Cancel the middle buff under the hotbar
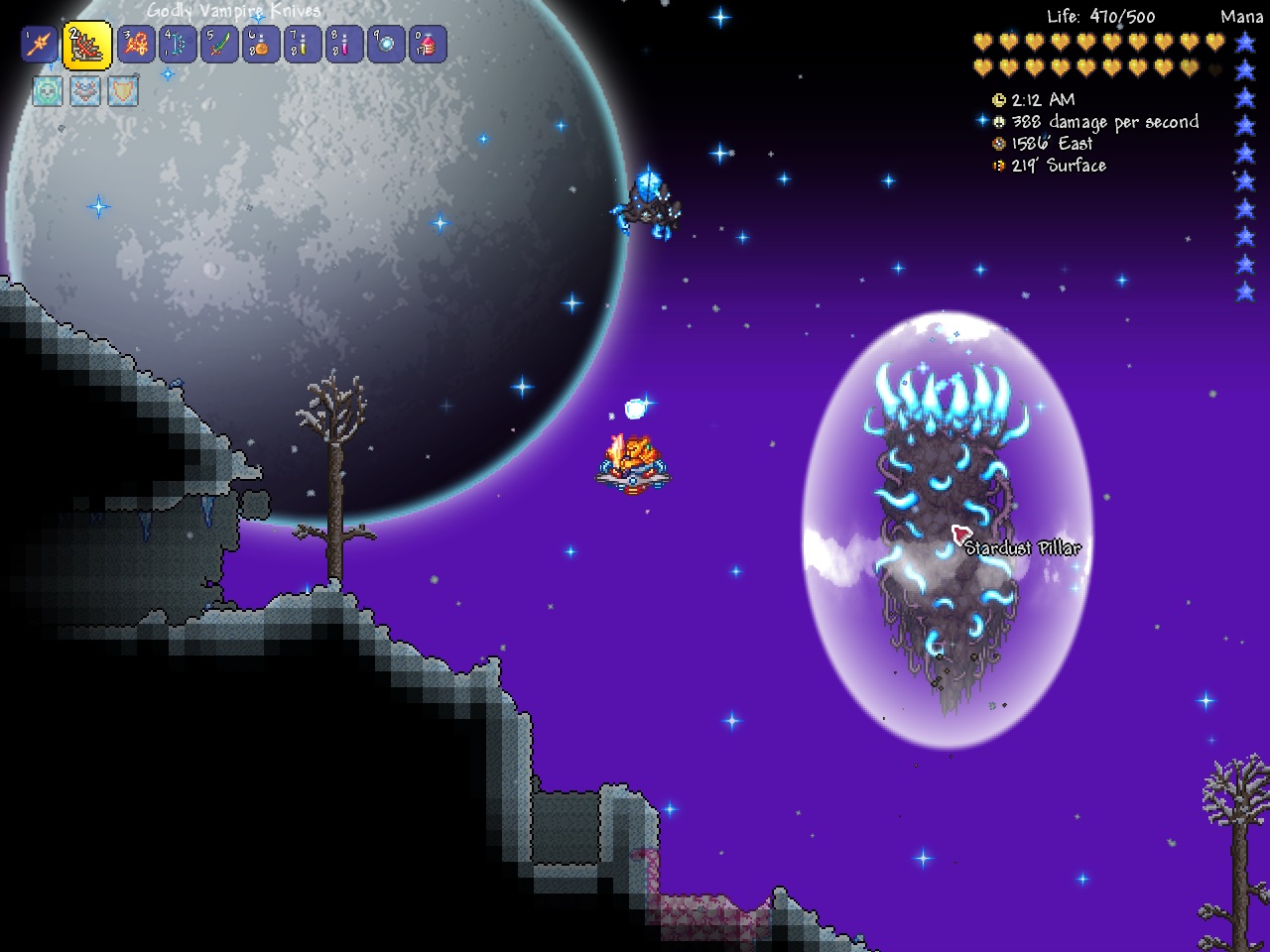This screenshot has height=952, width=1270. click(86, 91)
